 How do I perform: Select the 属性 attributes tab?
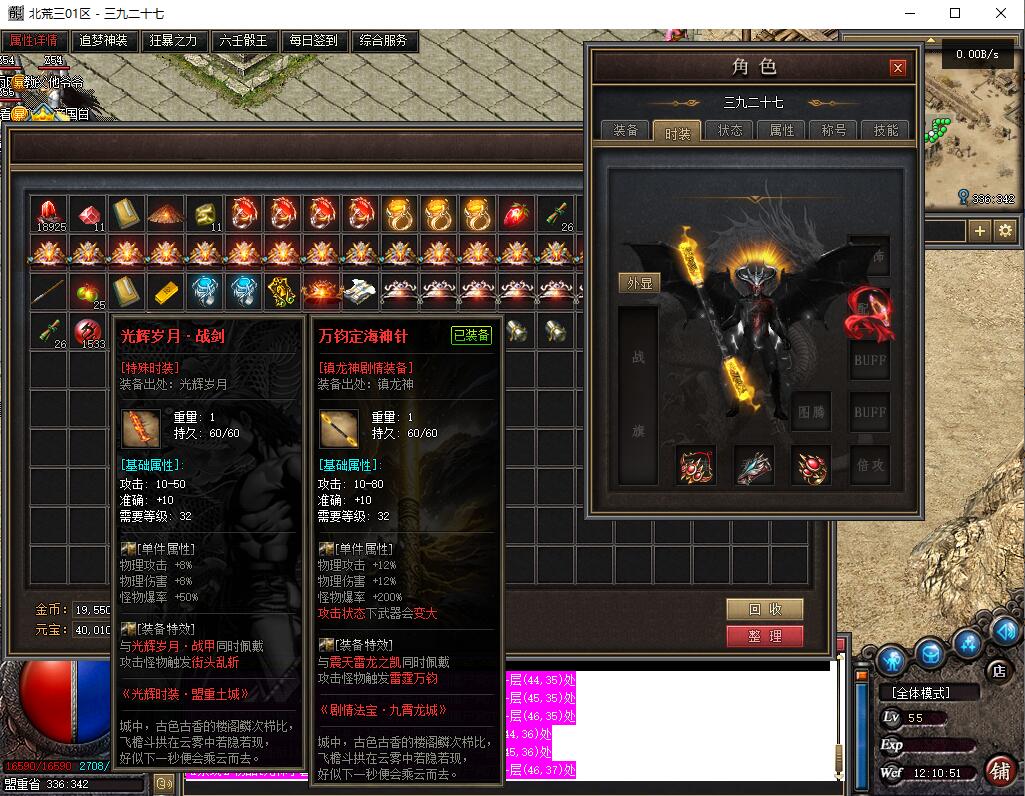(782, 131)
